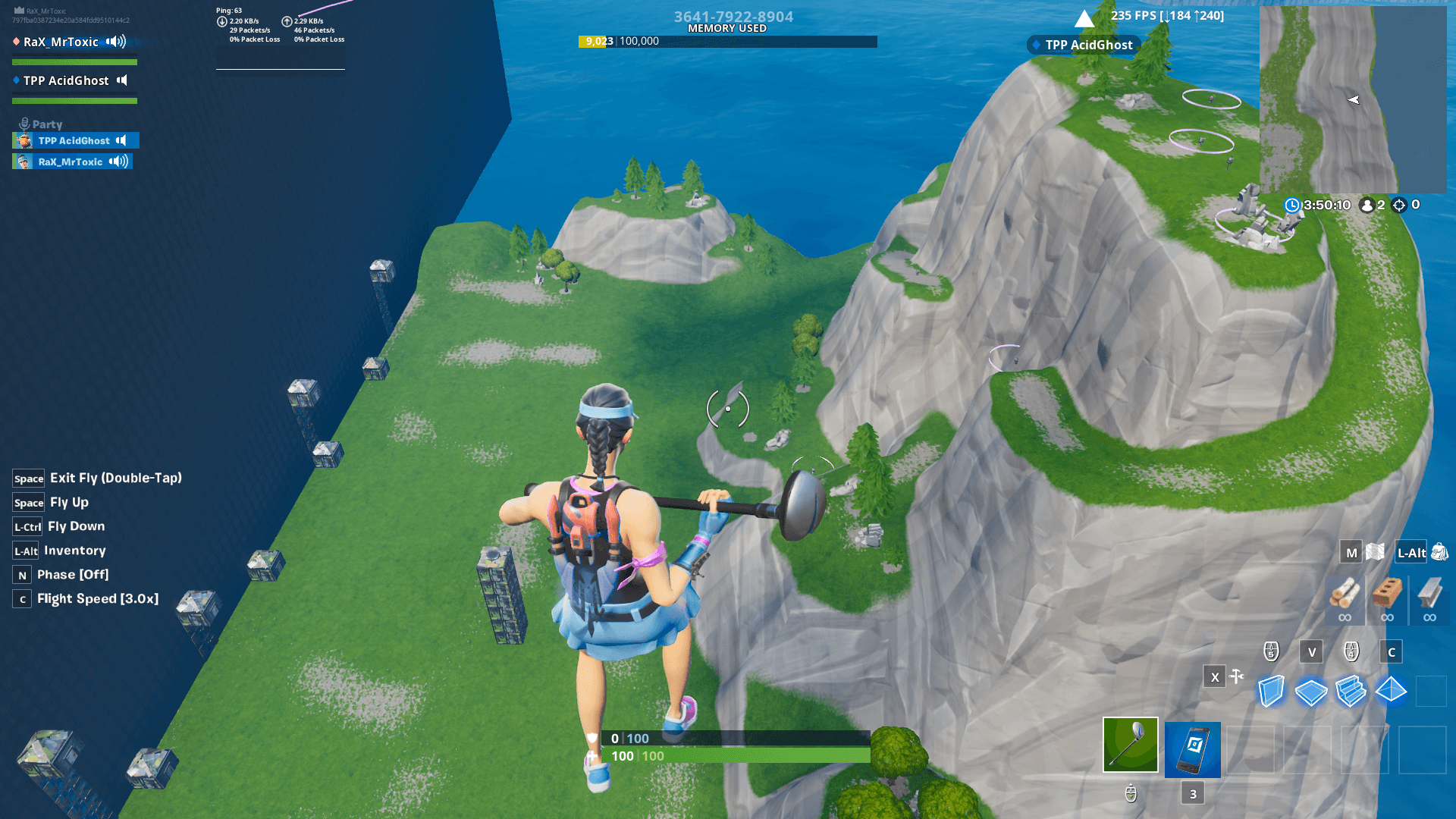The image size is (1456, 819).
Task: Open Flight Speed 3.0x setting
Action: tap(99, 598)
